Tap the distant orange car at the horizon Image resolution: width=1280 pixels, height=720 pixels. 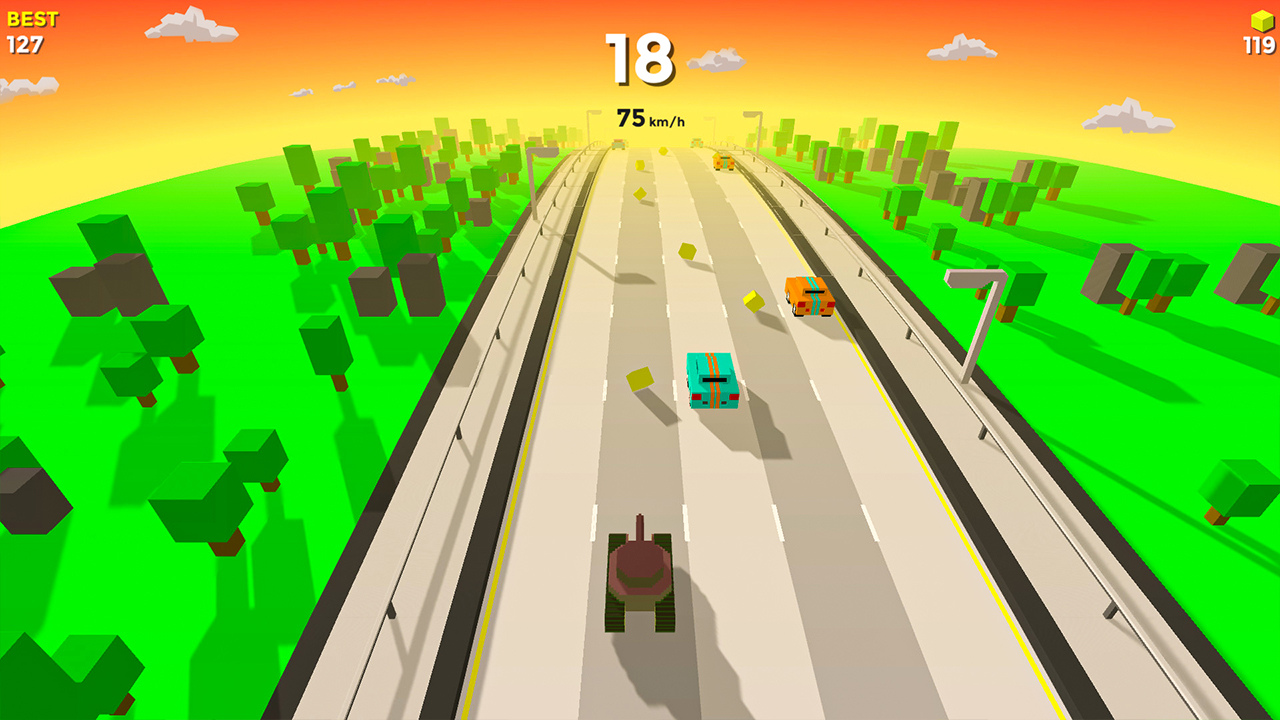[723, 160]
